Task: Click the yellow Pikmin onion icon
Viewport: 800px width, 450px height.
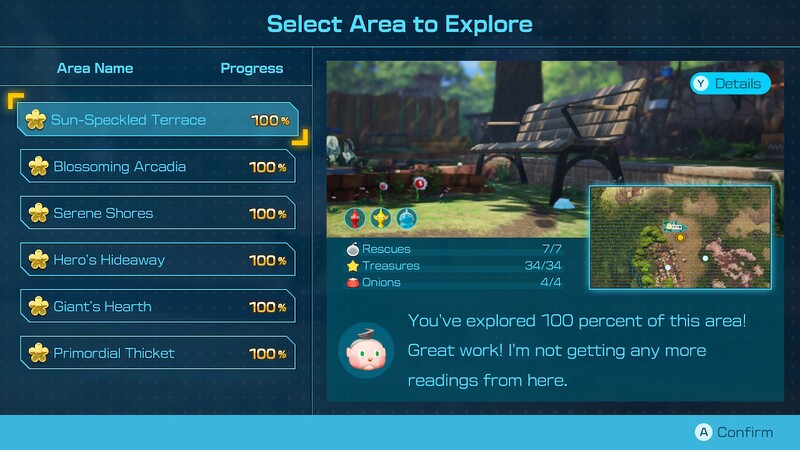Action: 380,218
